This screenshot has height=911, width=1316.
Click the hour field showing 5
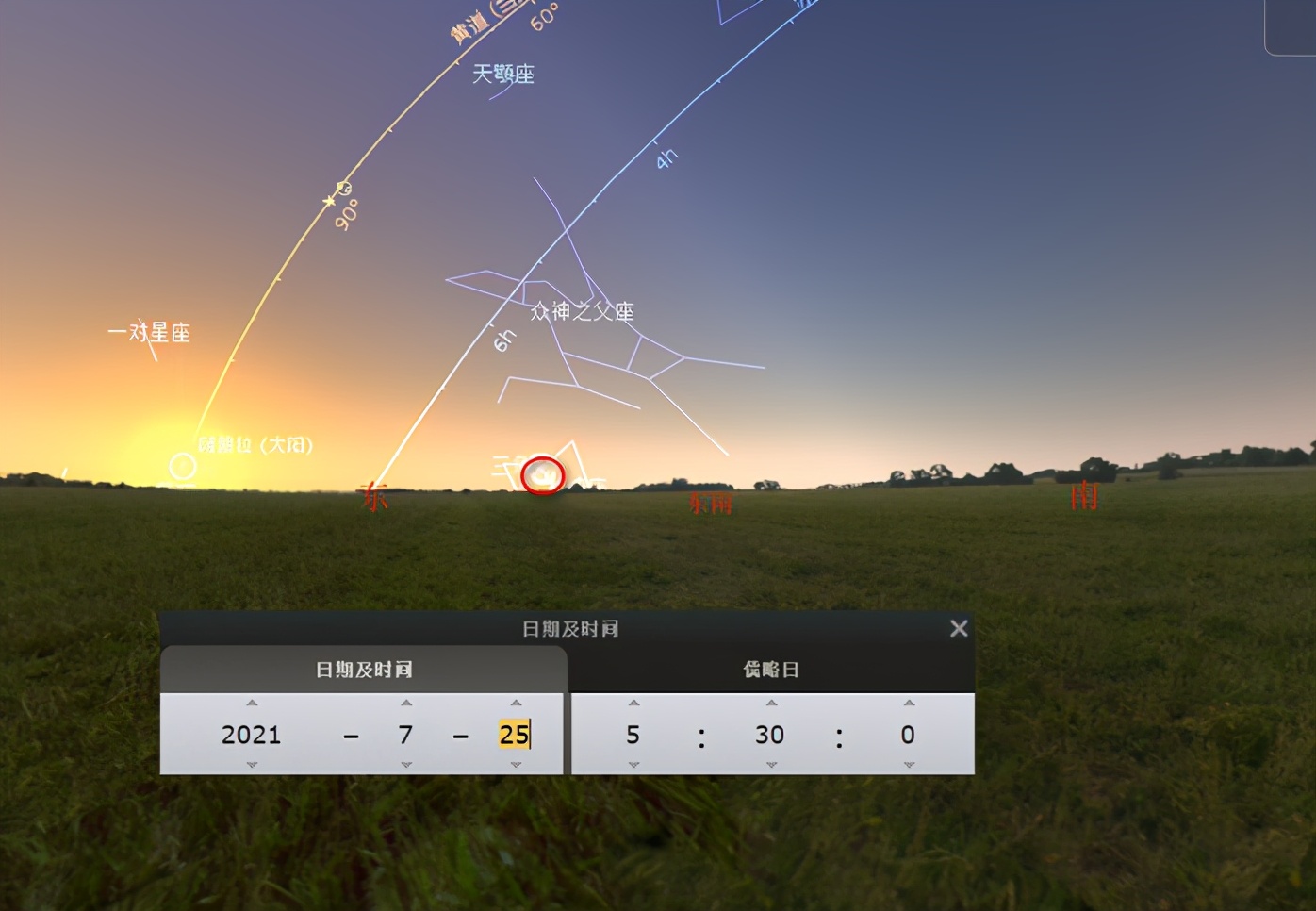tap(633, 735)
